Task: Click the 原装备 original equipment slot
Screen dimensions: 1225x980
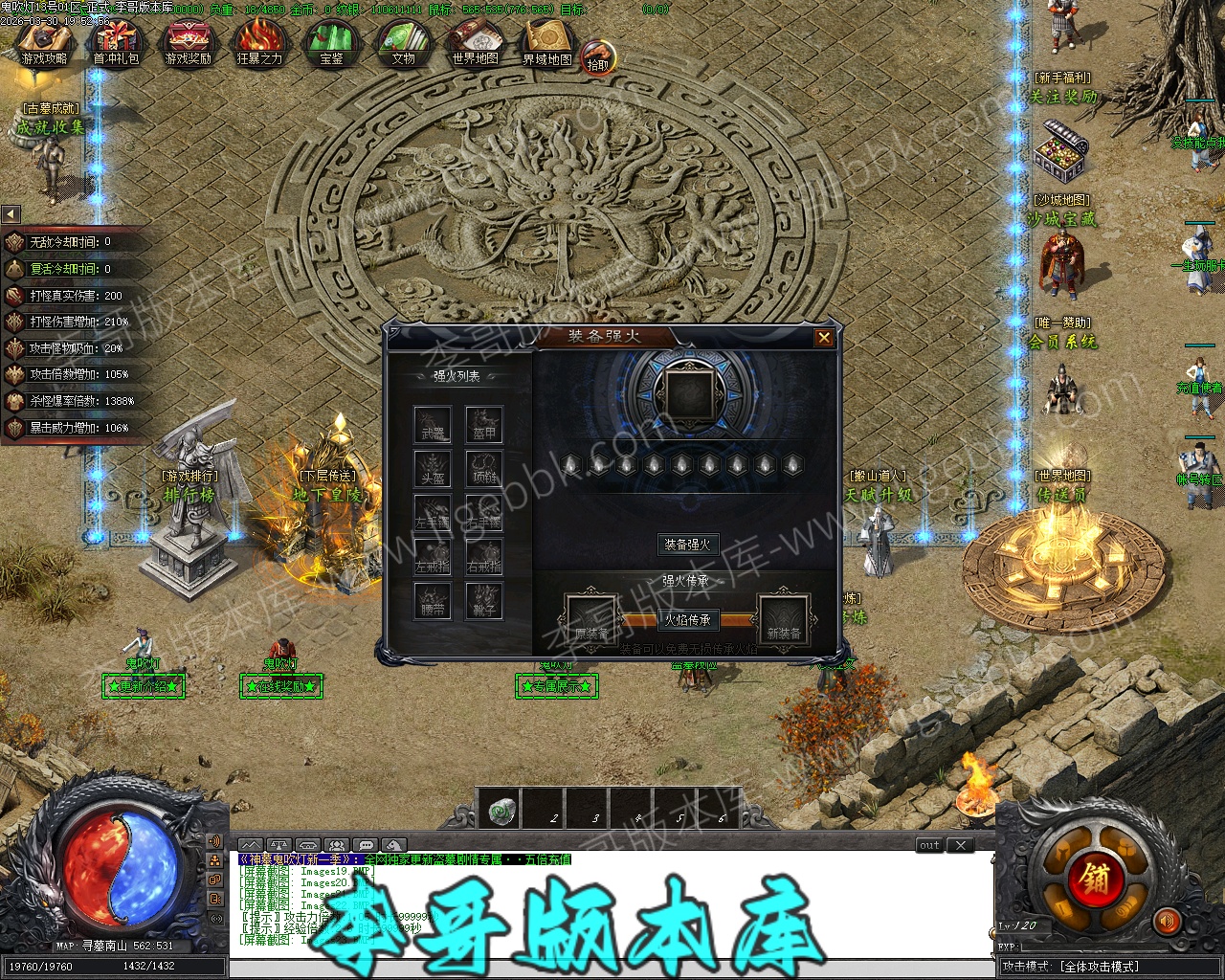Action: click(590, 620)
